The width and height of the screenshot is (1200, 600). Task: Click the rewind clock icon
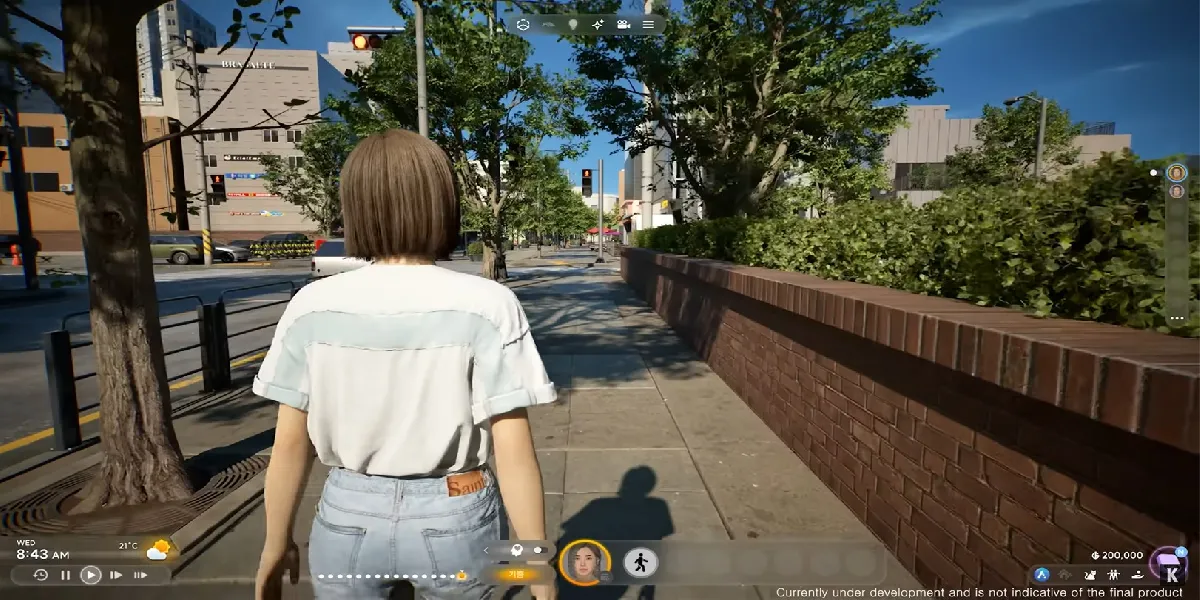point(40,575)
